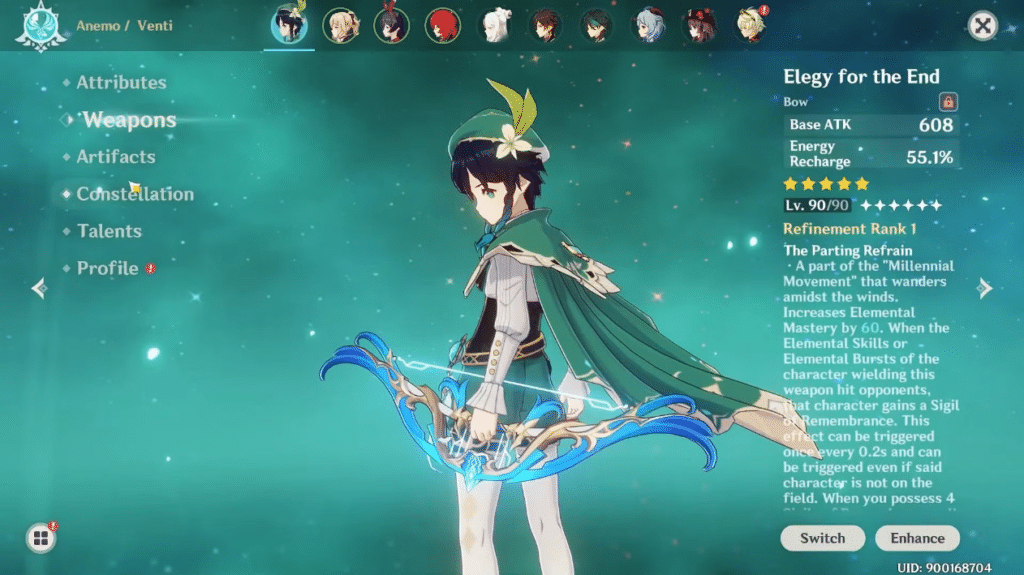The width and height of the screenshot is (1024, 575).
Task: Select Venti's portrait in the party row
Action: [x=290, y=25]
